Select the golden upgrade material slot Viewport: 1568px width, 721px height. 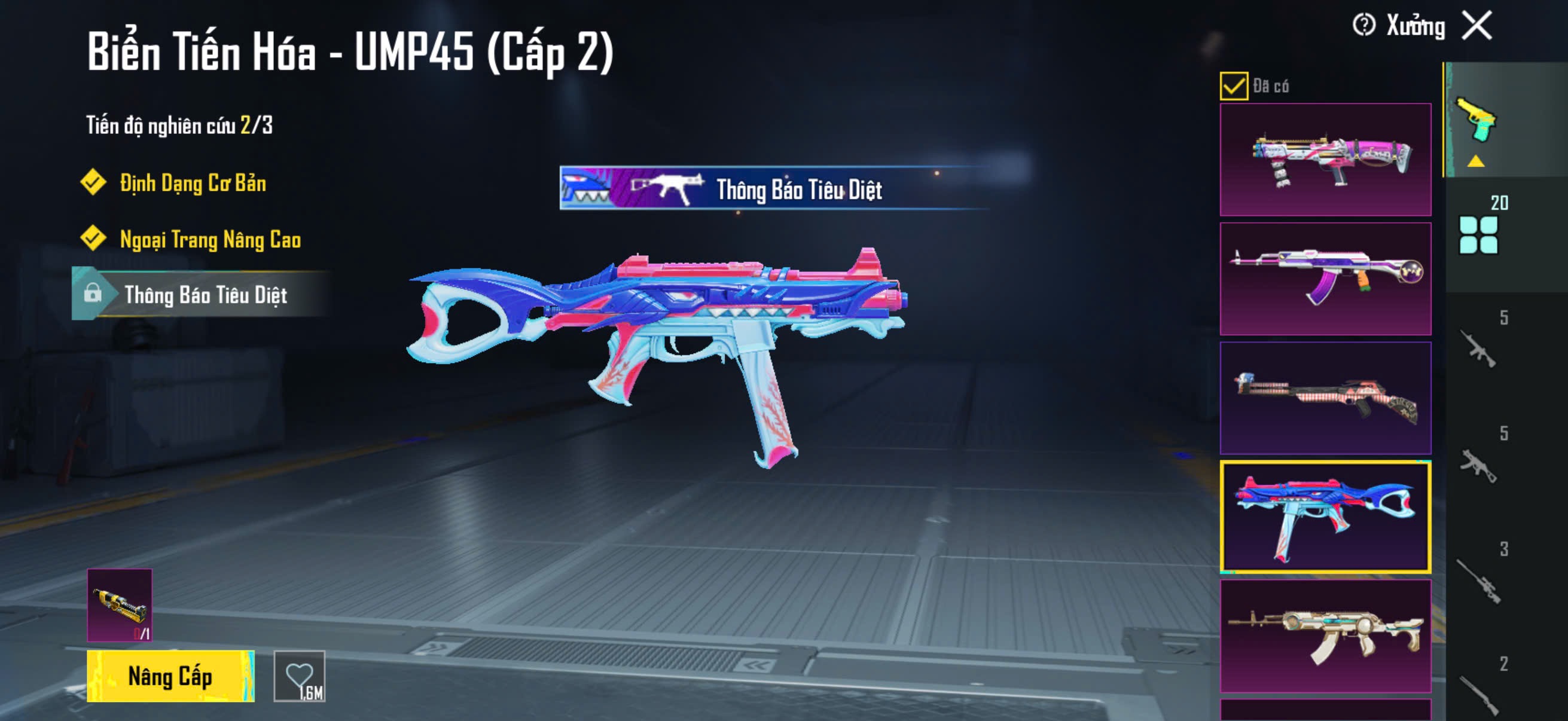[120, 605]
